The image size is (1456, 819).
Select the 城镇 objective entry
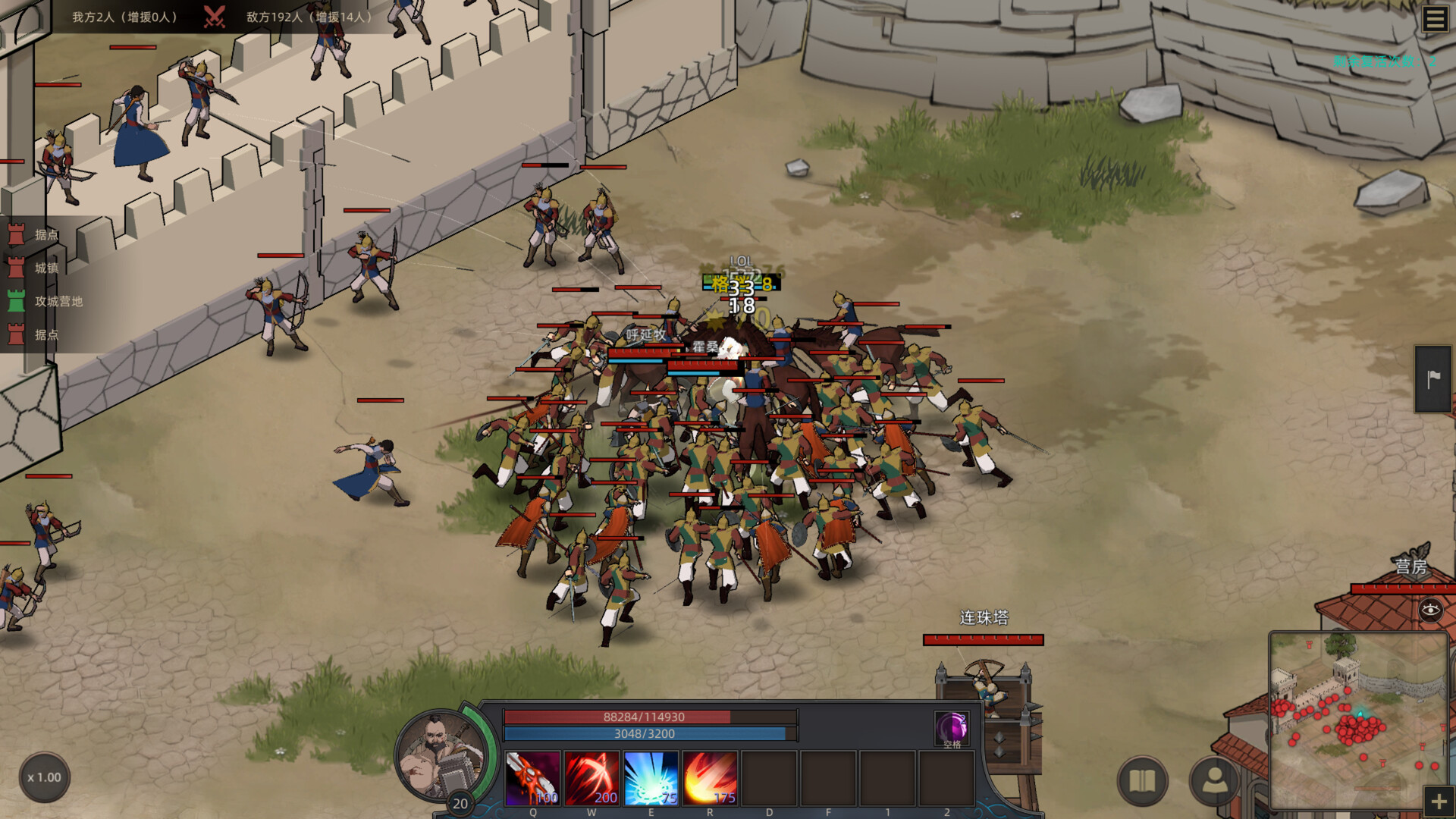(45, 268)
